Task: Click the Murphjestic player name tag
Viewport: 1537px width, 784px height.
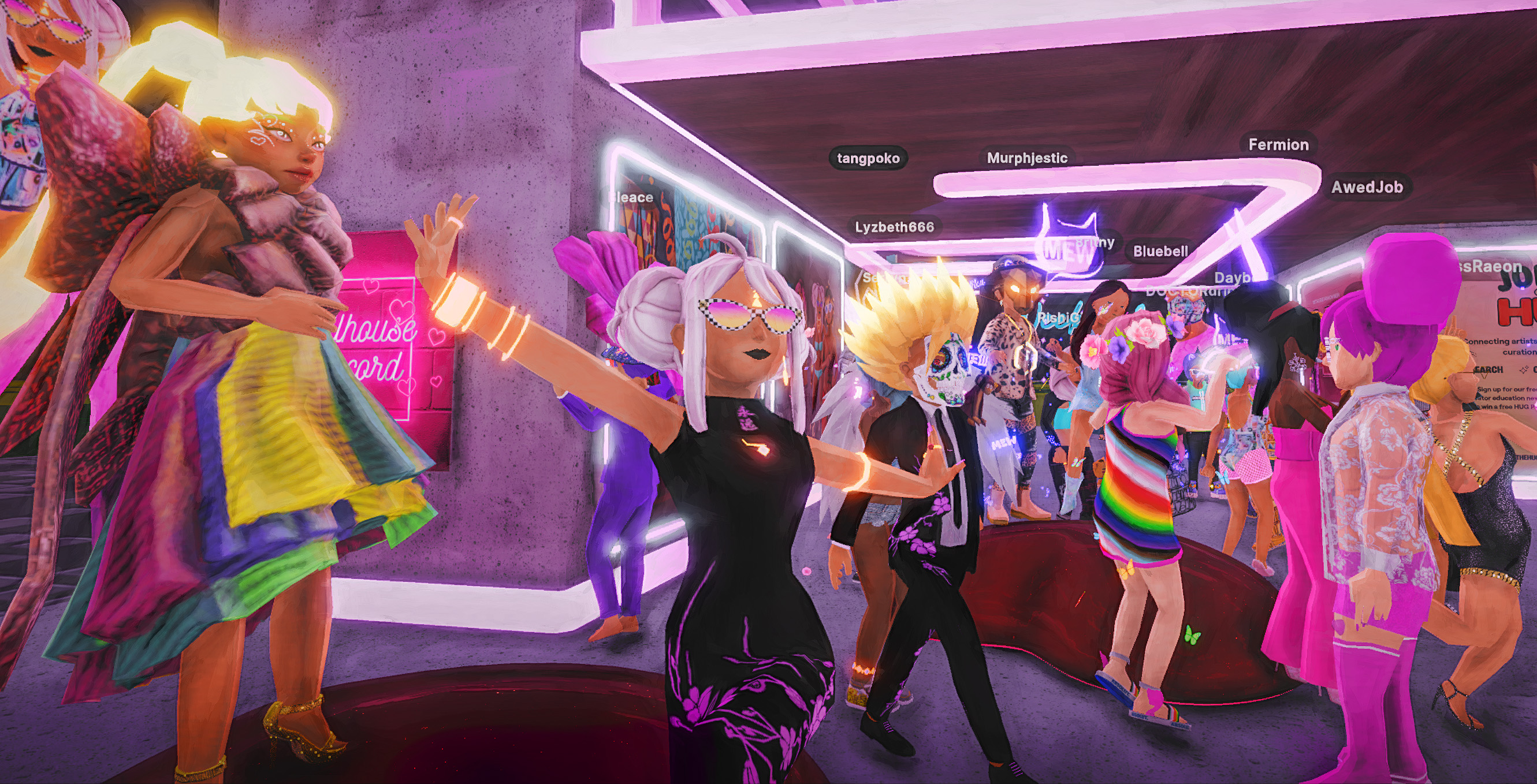Action: point(1027,158)
